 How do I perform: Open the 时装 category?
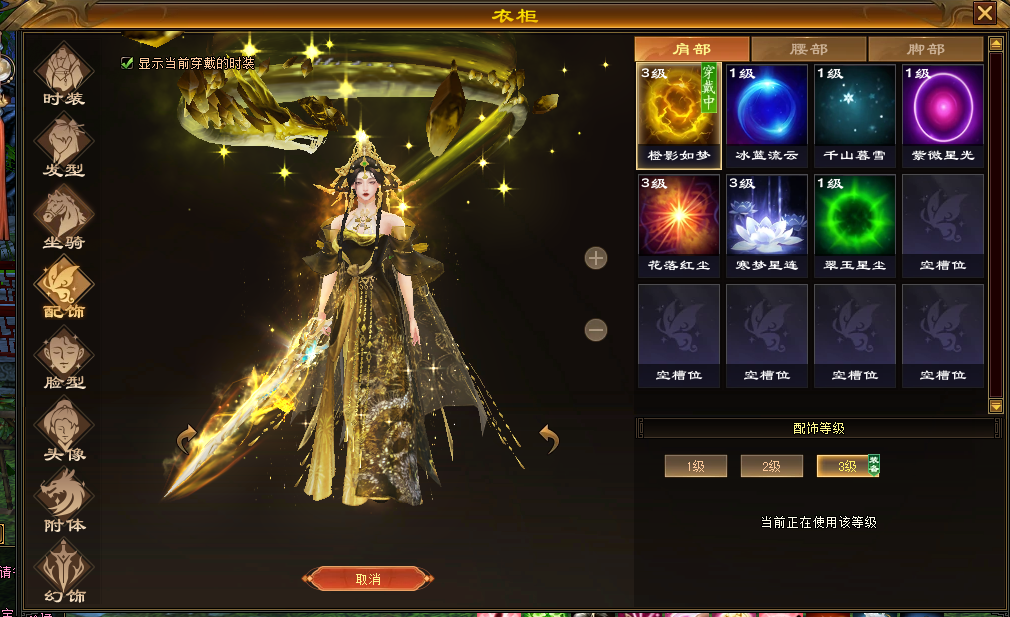64,73
